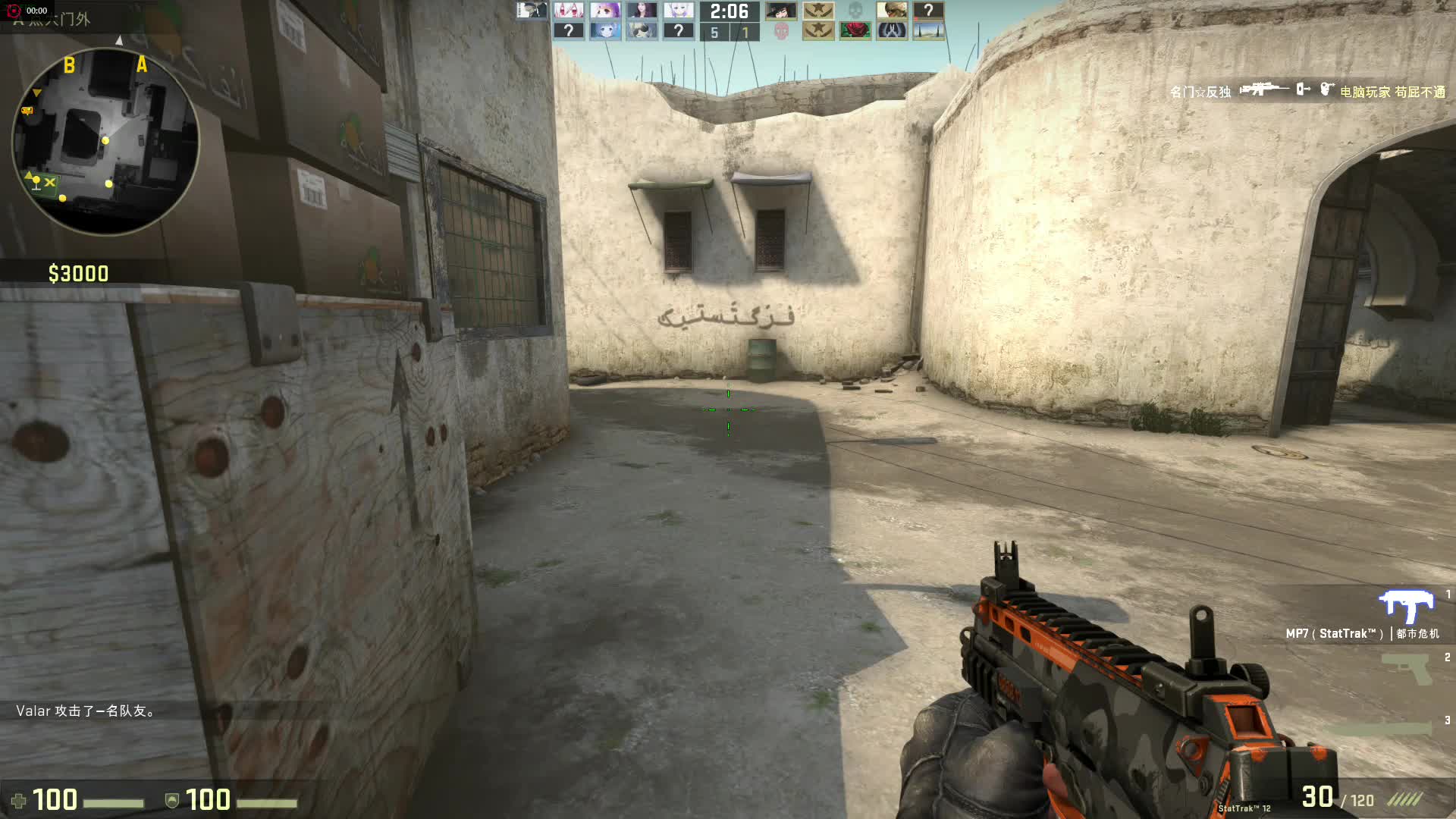Select the blue-haired anime player avatar
Screen dimensions: 1456x819
(605, 31)
